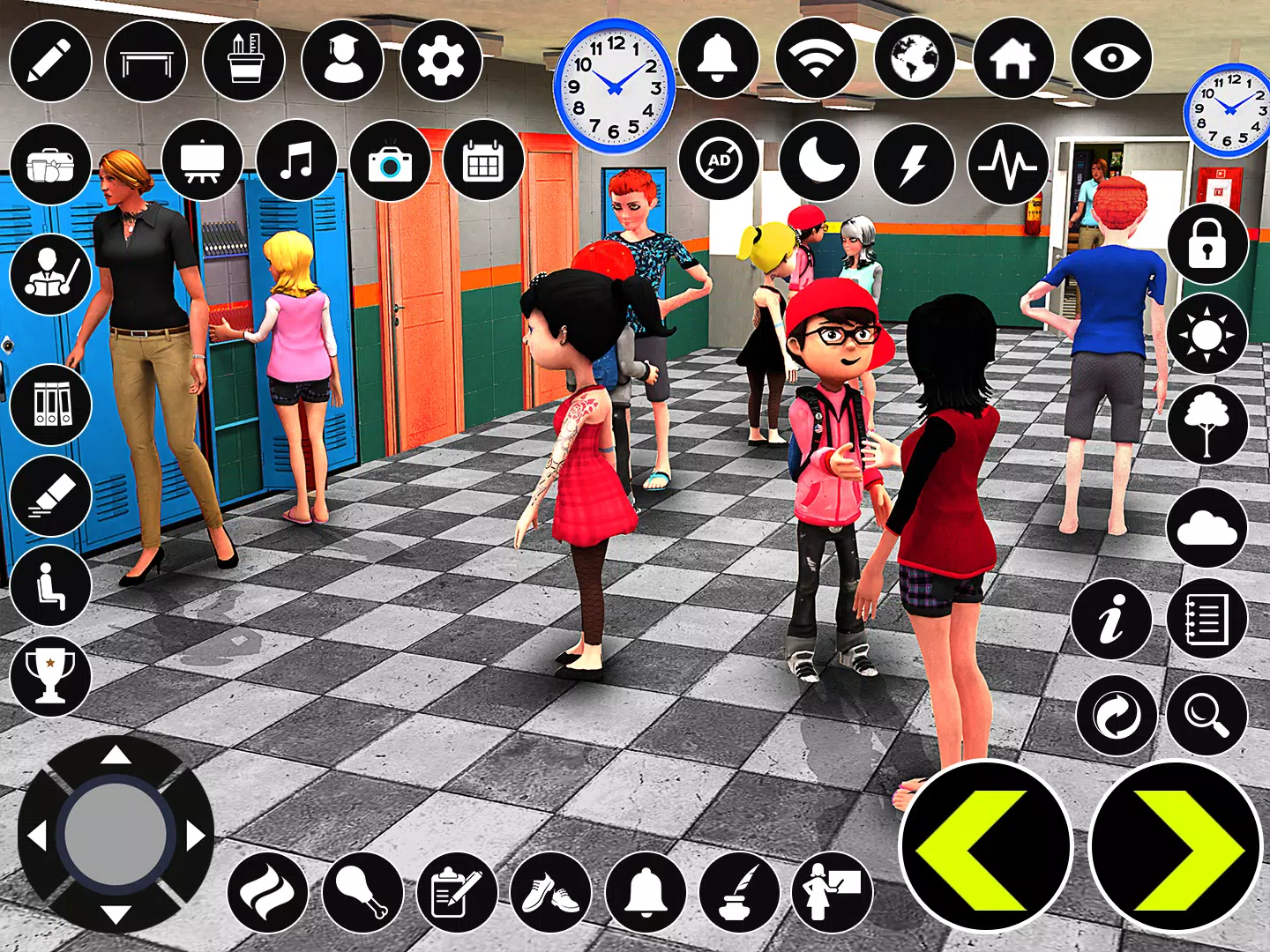Image resolution: width=1270 pixels, height=952 pixels.
Task: Open the trophy achievements icon
Action: [x=50, y=674]
